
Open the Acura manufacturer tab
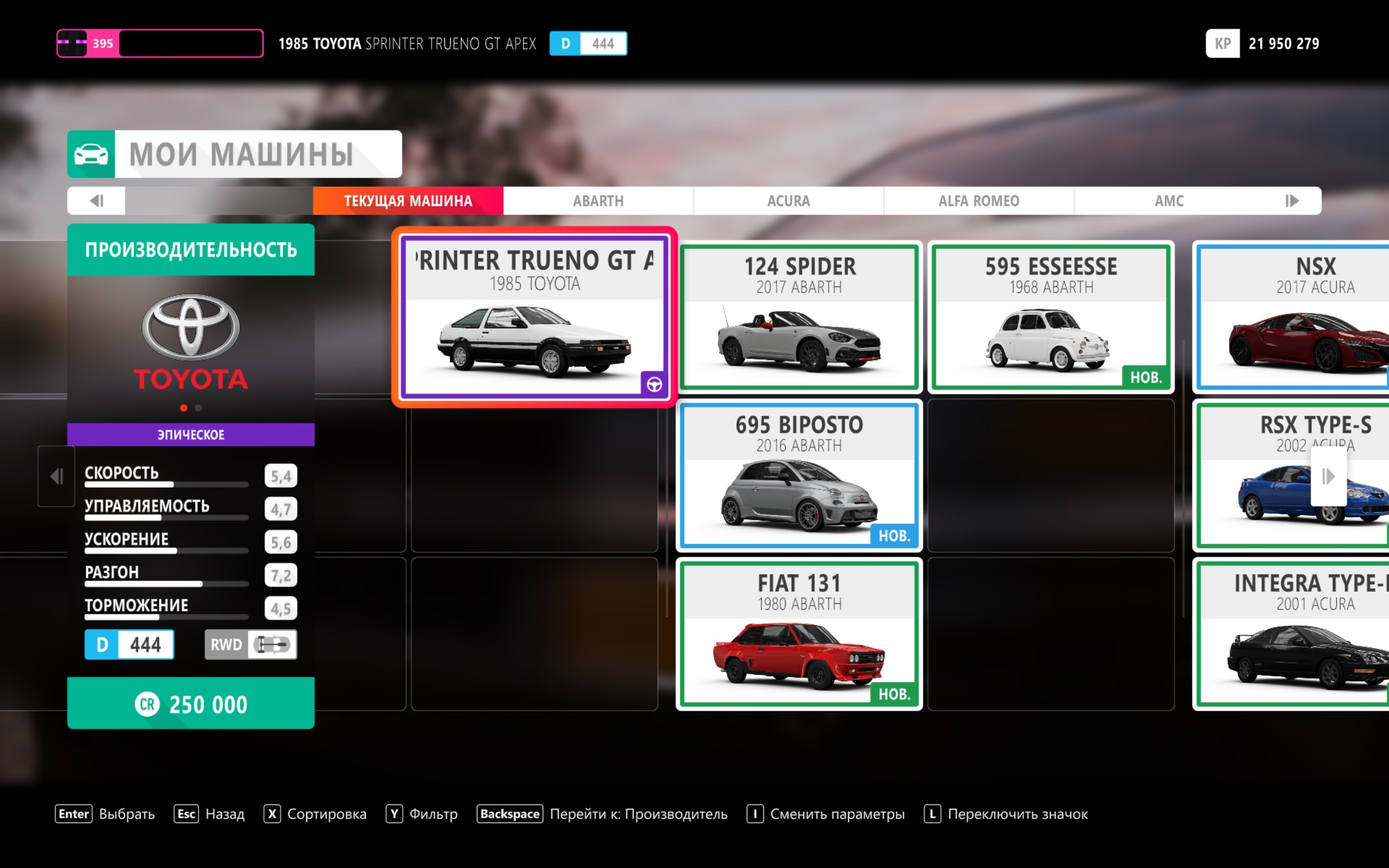pos(788,201)
